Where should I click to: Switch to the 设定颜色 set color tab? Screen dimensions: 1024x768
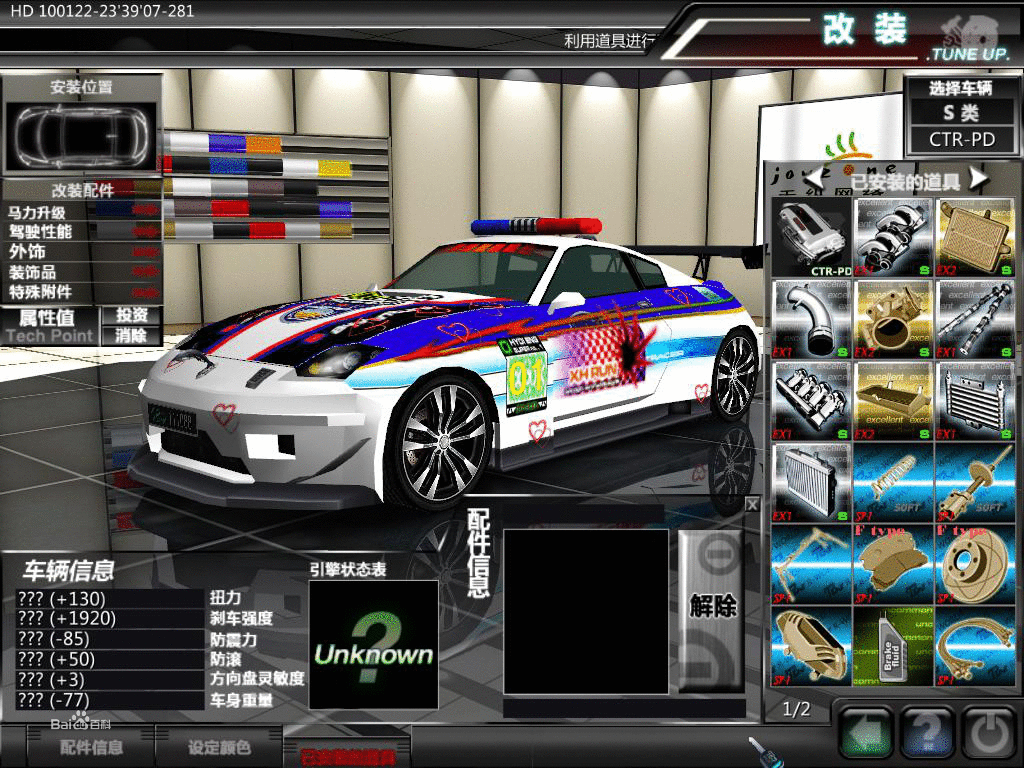tap(219, 747)
